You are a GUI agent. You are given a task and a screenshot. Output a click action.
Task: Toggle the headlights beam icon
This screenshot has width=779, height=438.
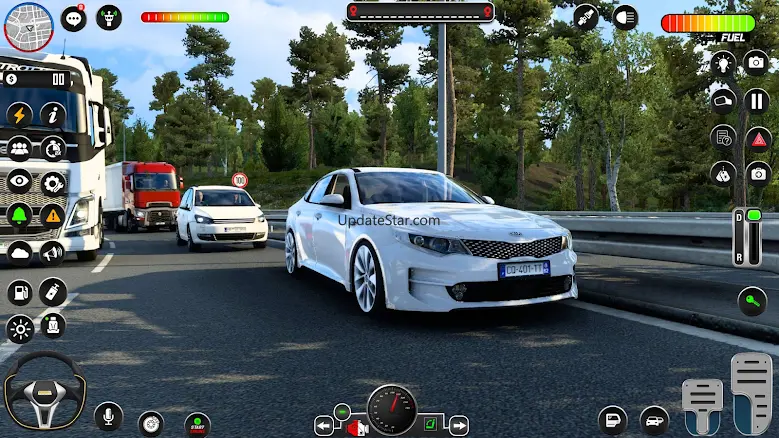625,17
